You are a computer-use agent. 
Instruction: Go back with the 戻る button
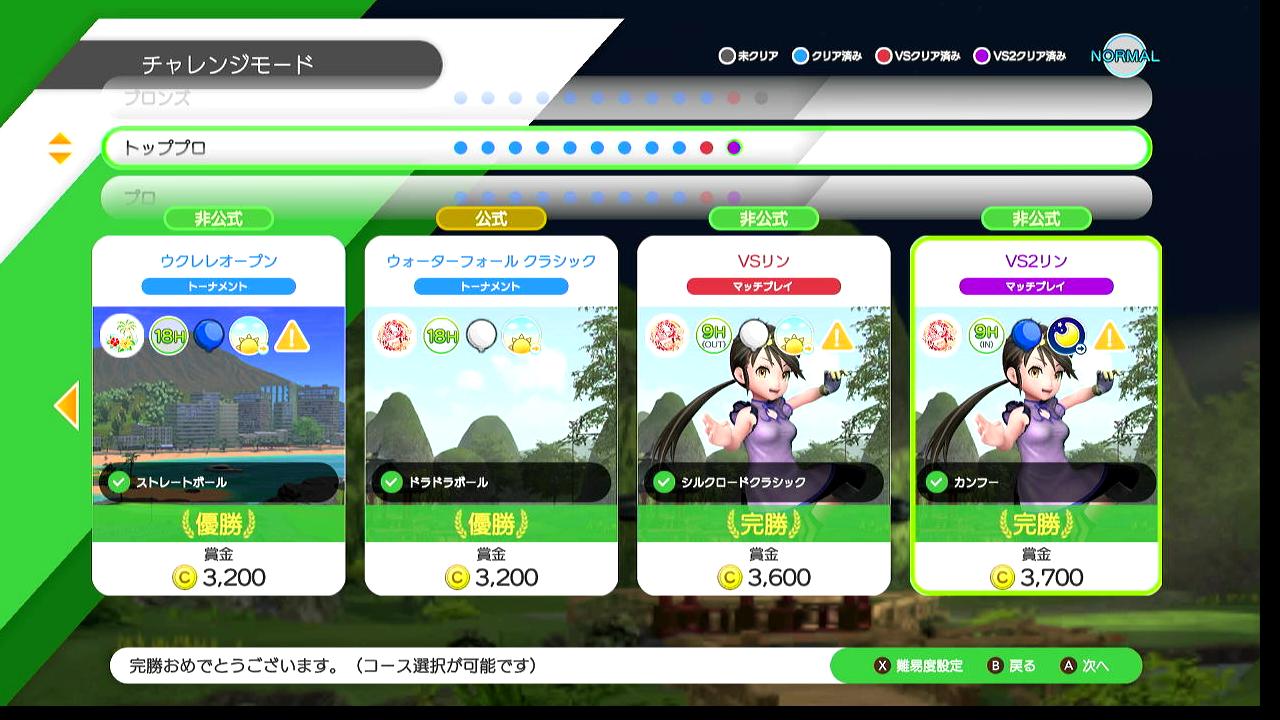pyautogui.click(x=1012, y=666)
